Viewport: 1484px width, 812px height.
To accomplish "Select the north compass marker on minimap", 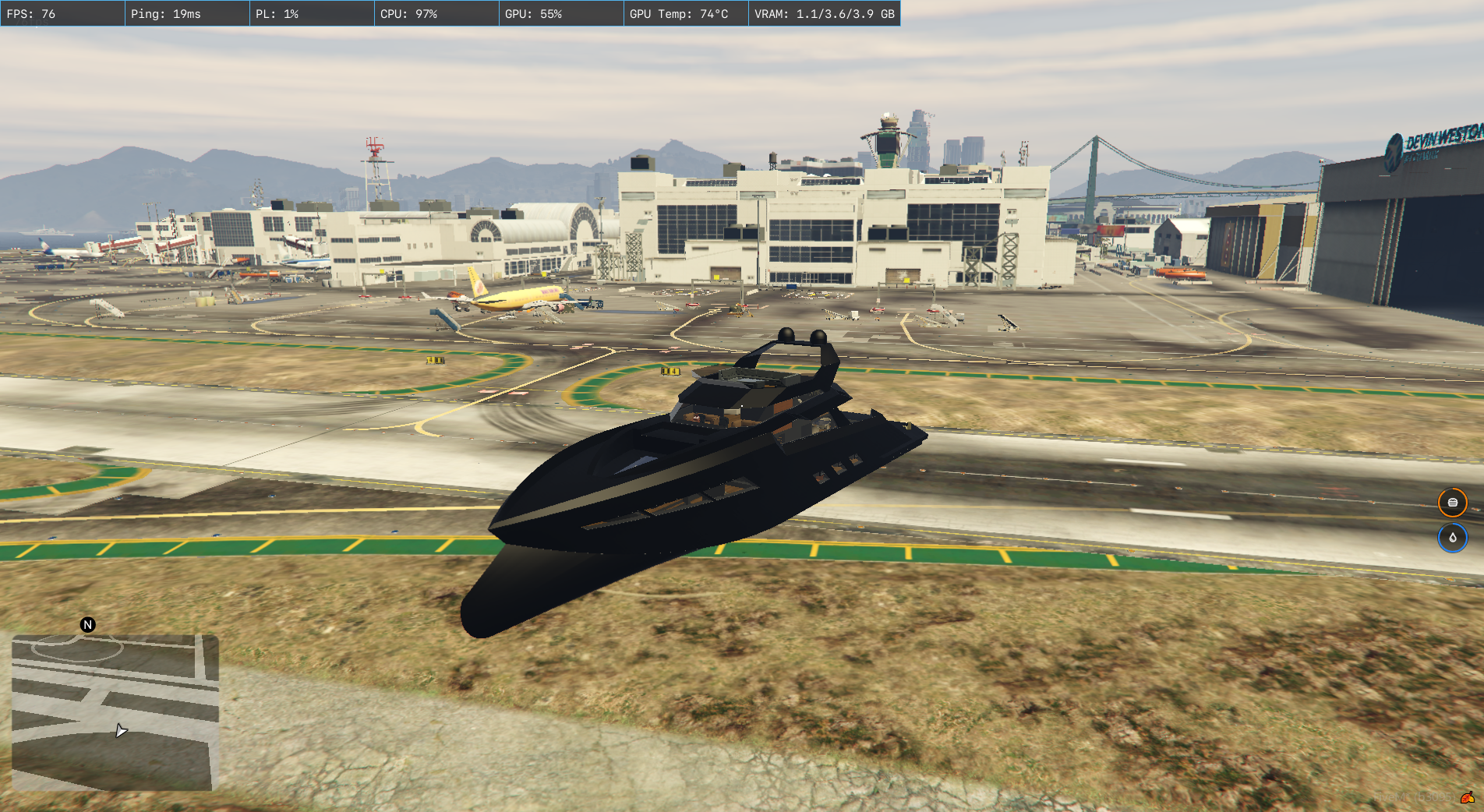I will 88,625.
